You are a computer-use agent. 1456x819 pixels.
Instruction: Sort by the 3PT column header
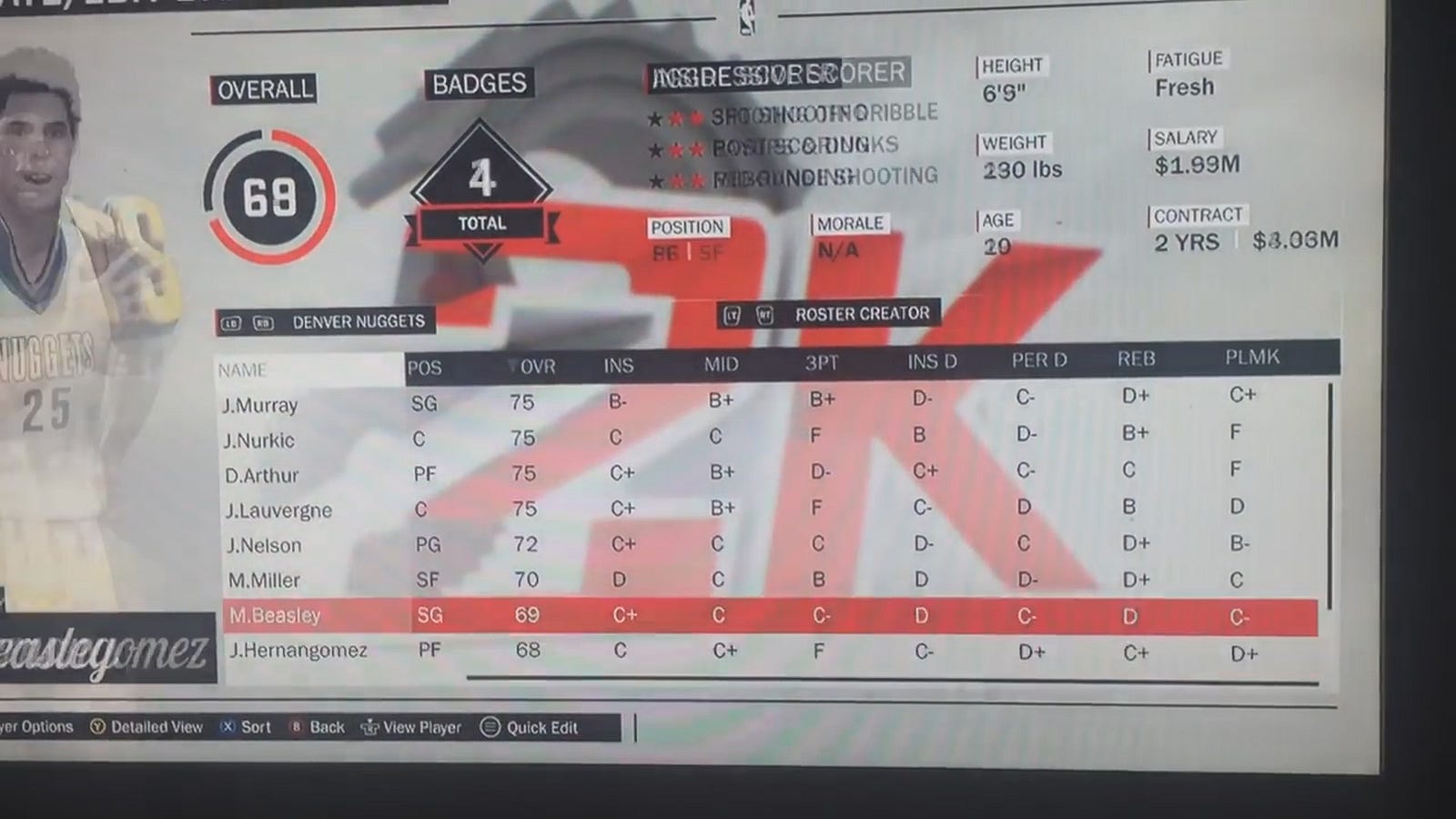click(x=821, y=363)
